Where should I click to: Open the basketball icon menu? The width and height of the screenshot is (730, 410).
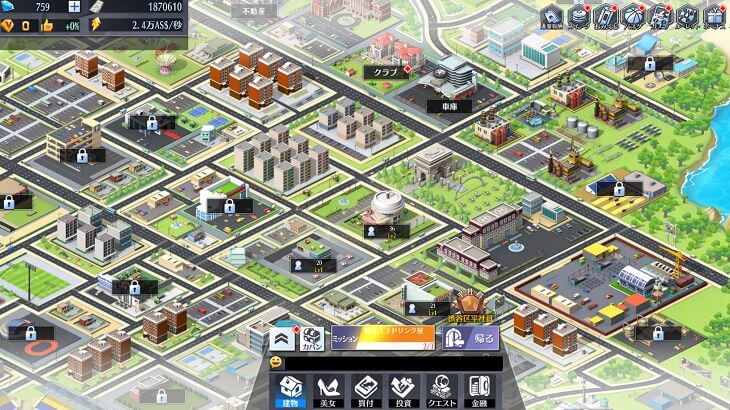pyautogui.click(x=632, y=14)
